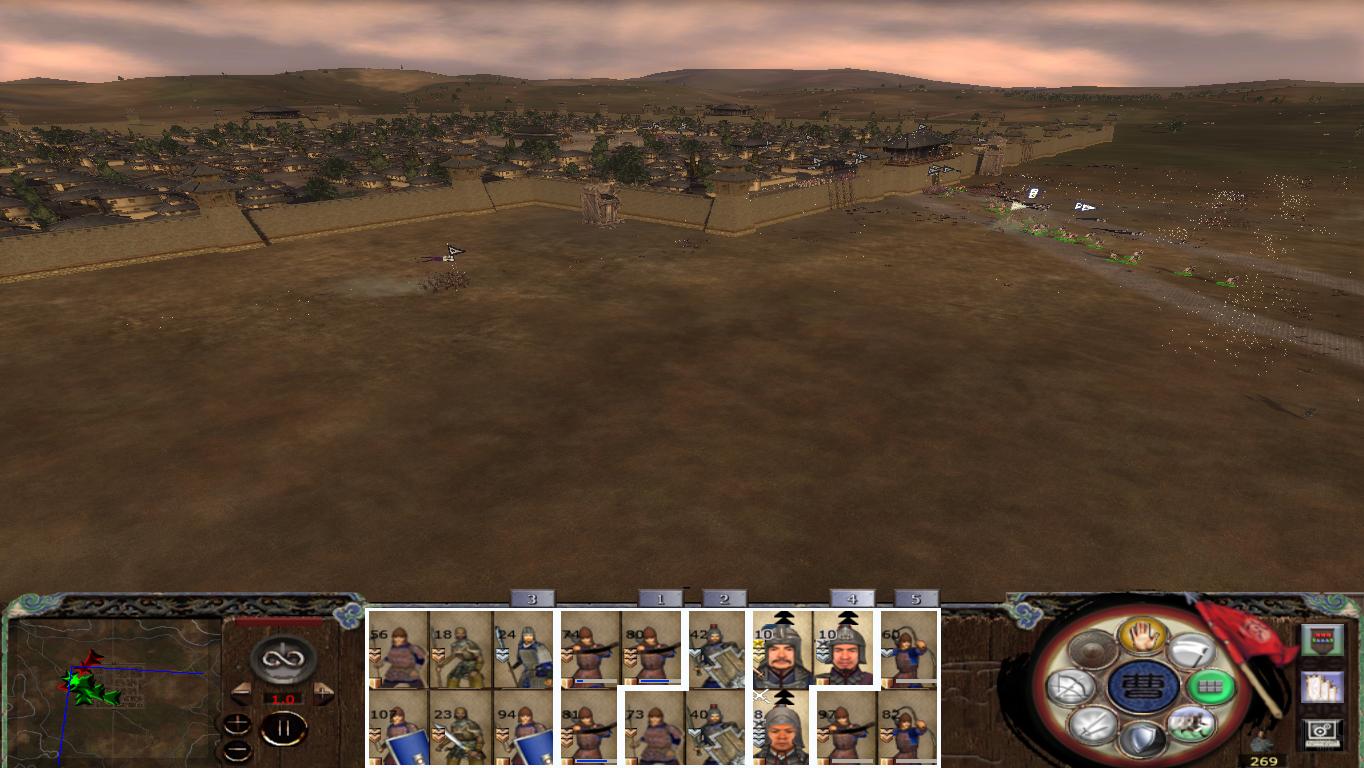
Task: Enable guard mode via shield icon
Action: pyautogui.click(x=1143, y=736)
